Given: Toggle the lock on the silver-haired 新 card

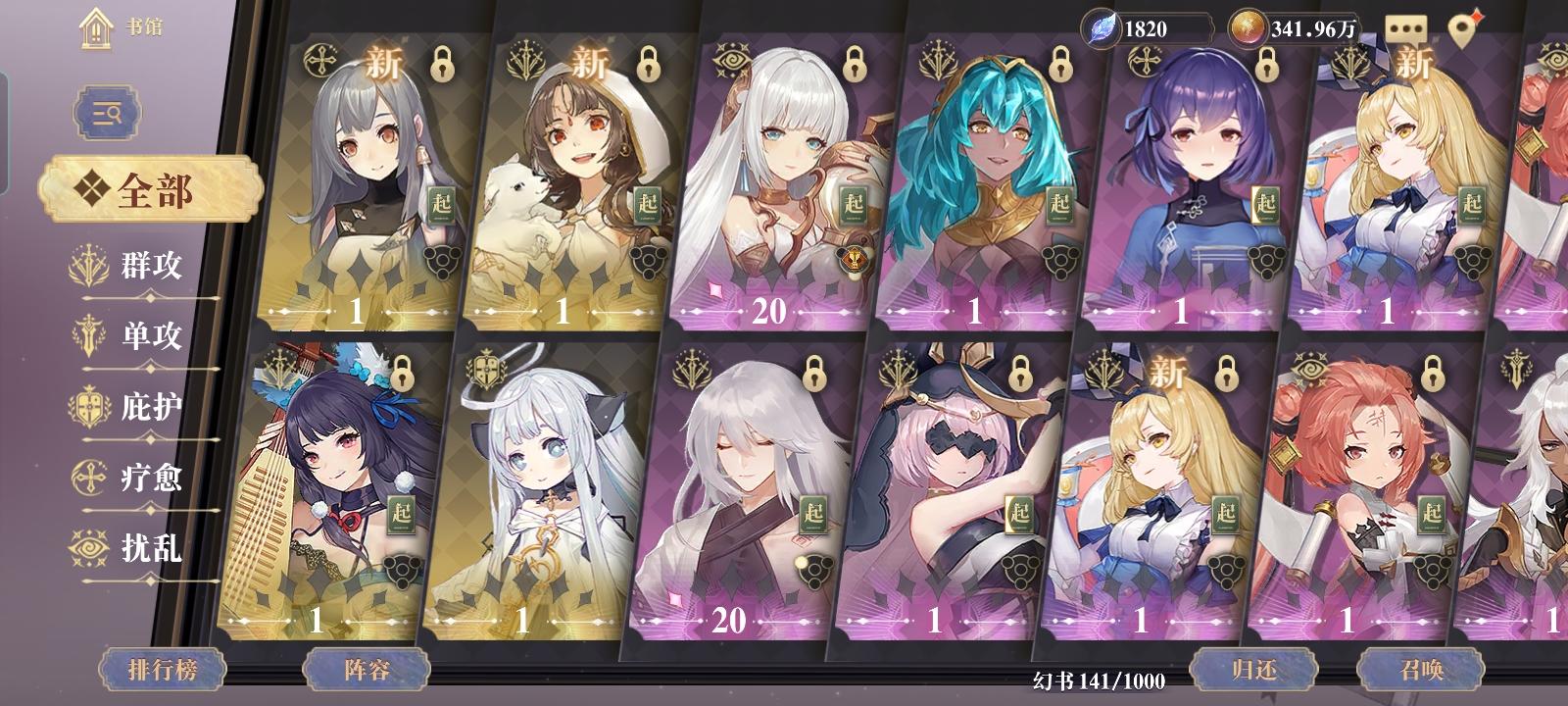Looking at the screenshot, I should pos(443,65).
